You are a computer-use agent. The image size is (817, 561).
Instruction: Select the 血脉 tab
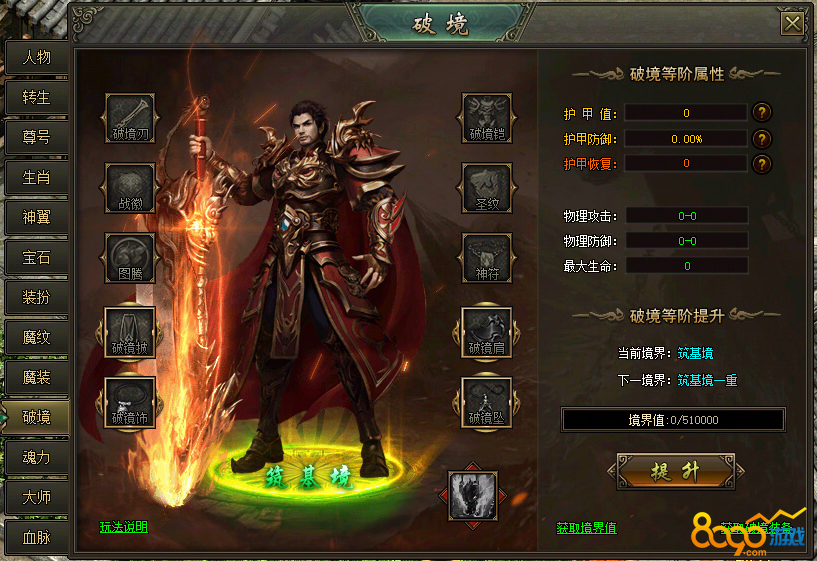coord(36,537)
